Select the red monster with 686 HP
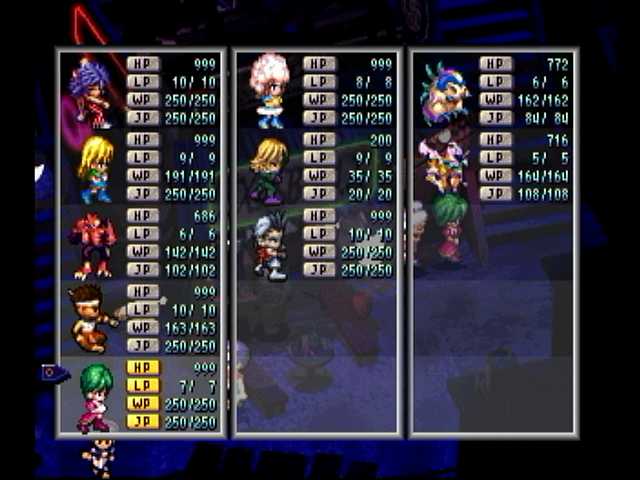 click(x=93, y=245)
